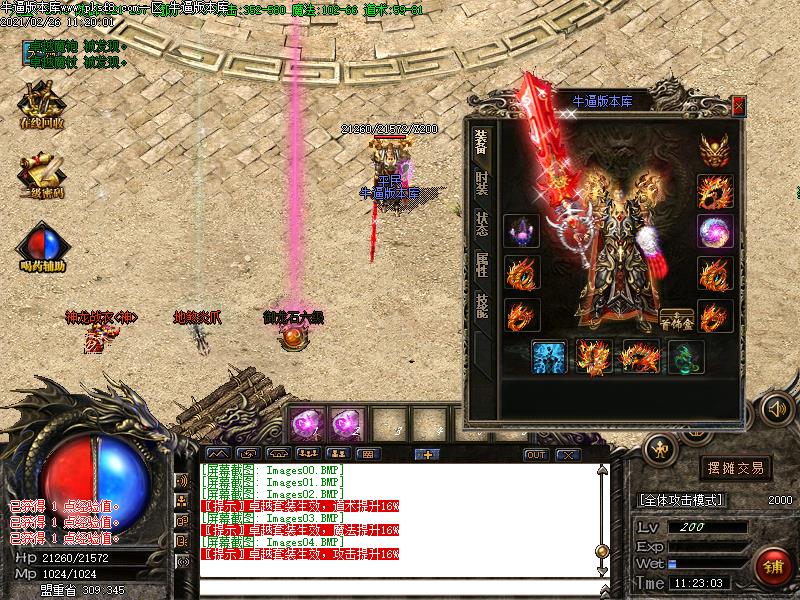Image resolution: width=800 pixels, height=600 pixels.
Task: Select the blue glowing item slot
Action: tap(549, 357)
